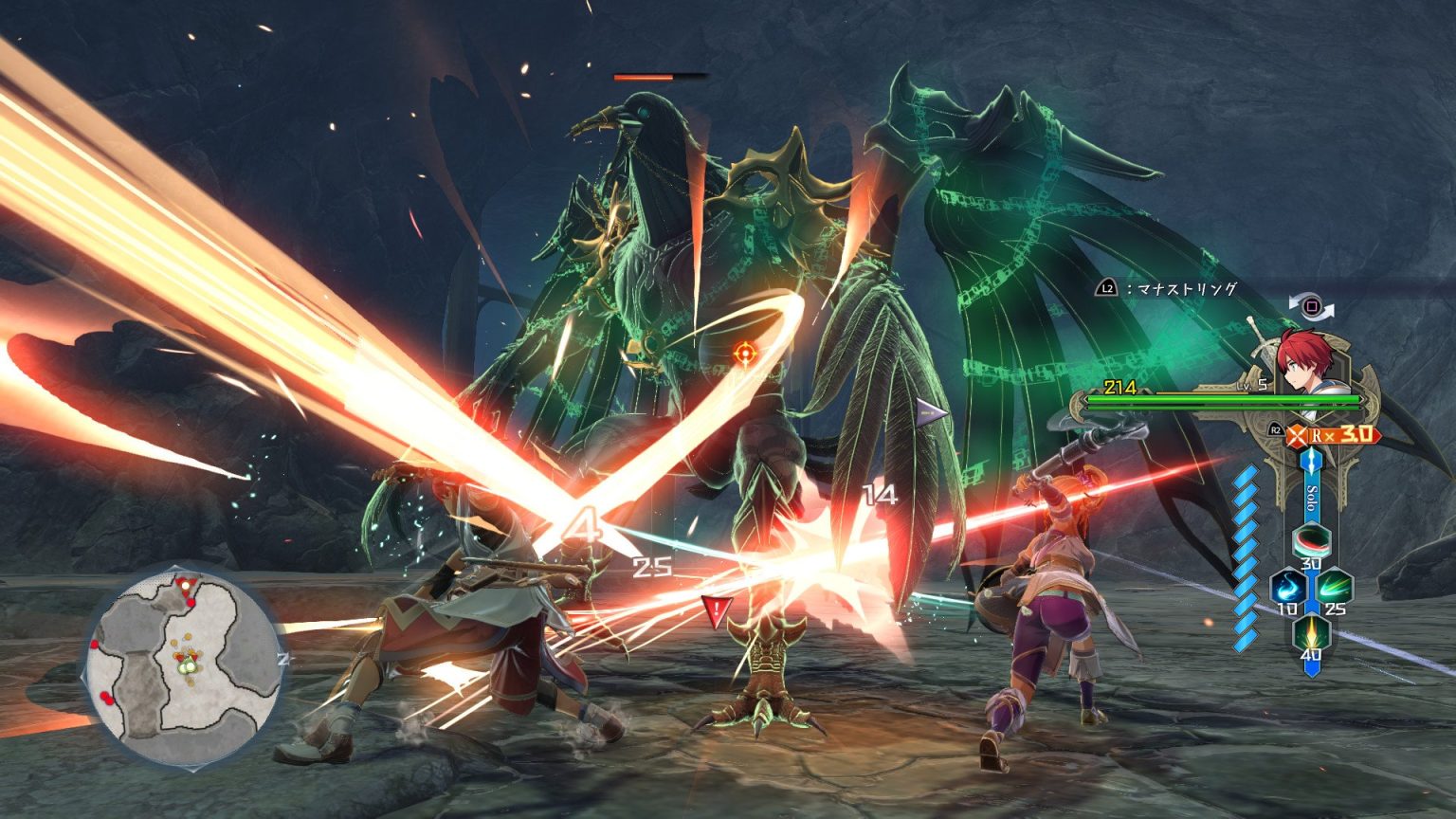1456x819 pixels.
Task: Click the Rx3.0 multiplier display
Action: pos(1340,434)
